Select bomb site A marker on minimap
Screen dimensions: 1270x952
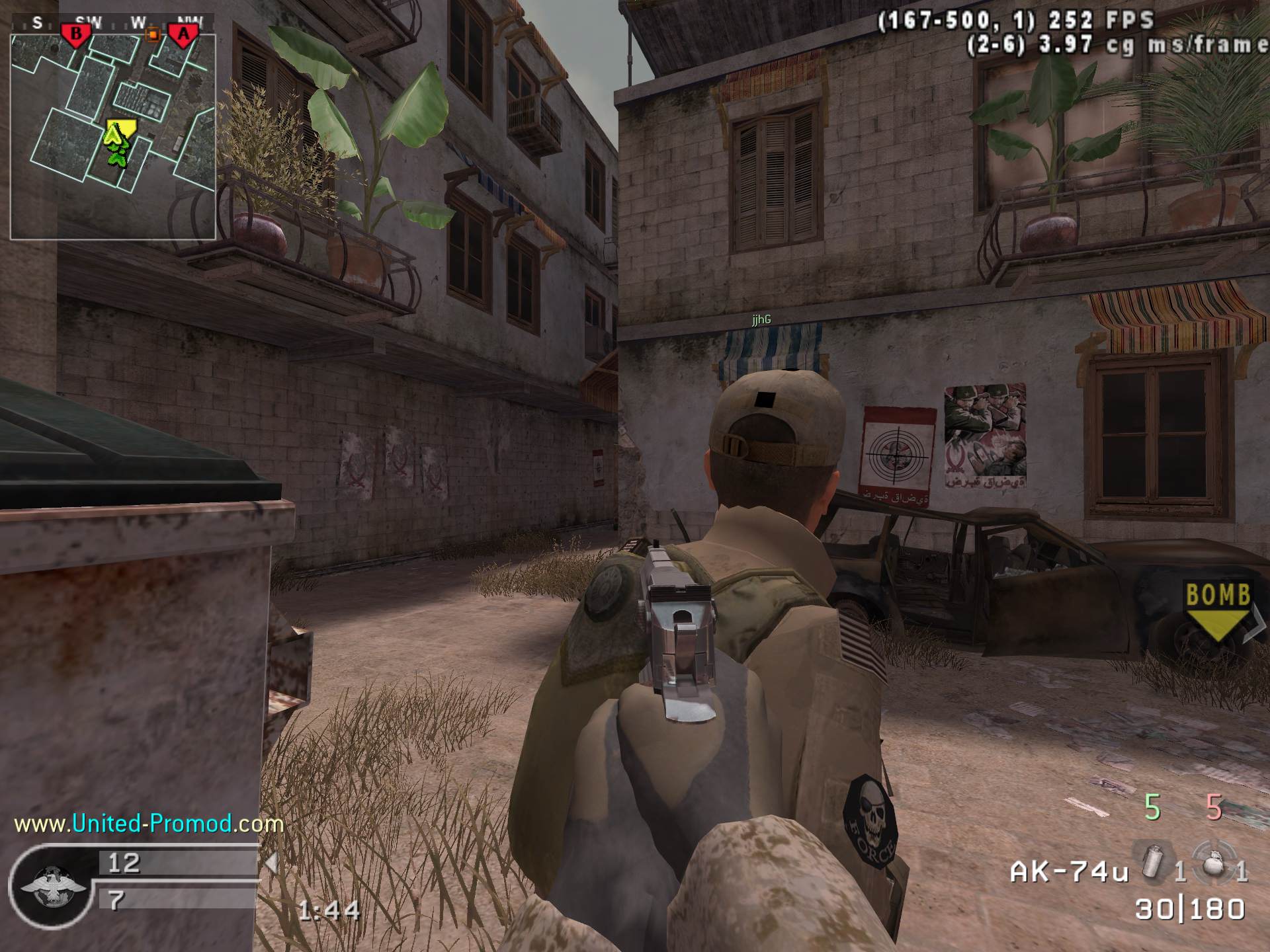(183, 34)
